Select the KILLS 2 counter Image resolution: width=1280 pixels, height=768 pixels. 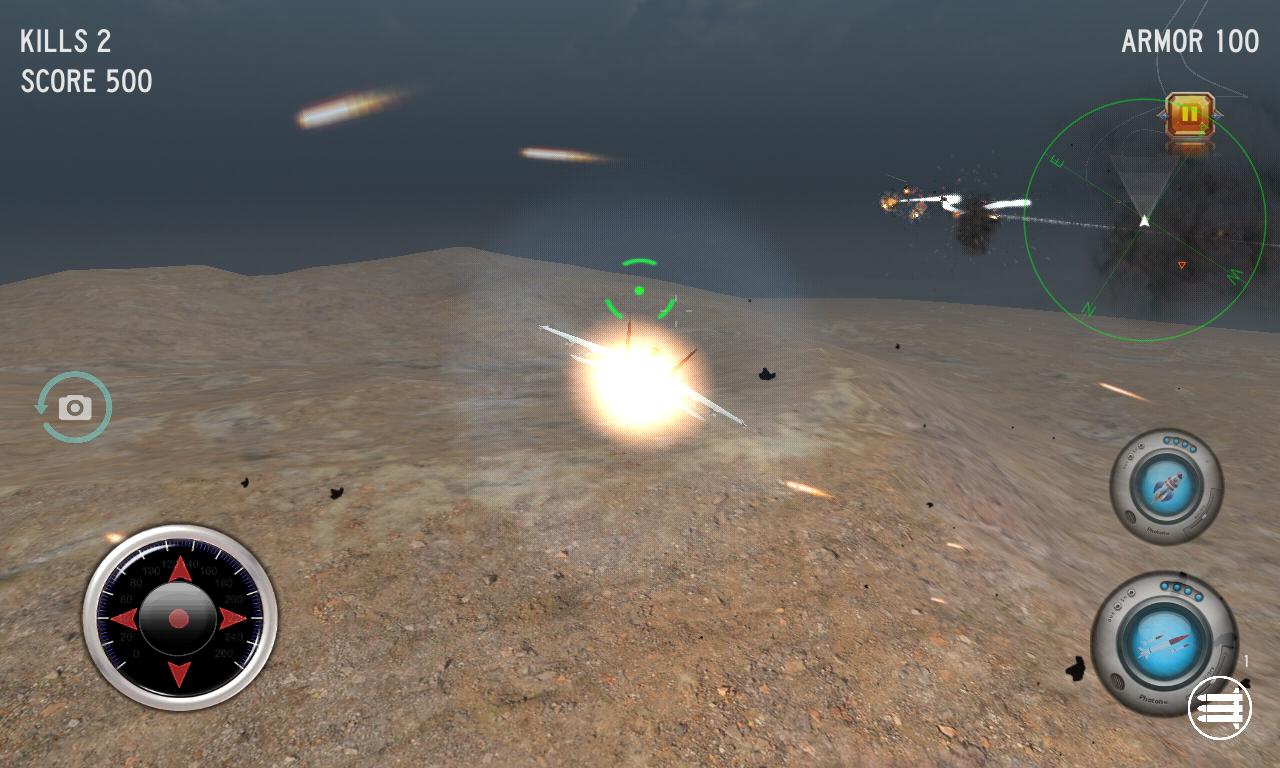coord(65,41)
